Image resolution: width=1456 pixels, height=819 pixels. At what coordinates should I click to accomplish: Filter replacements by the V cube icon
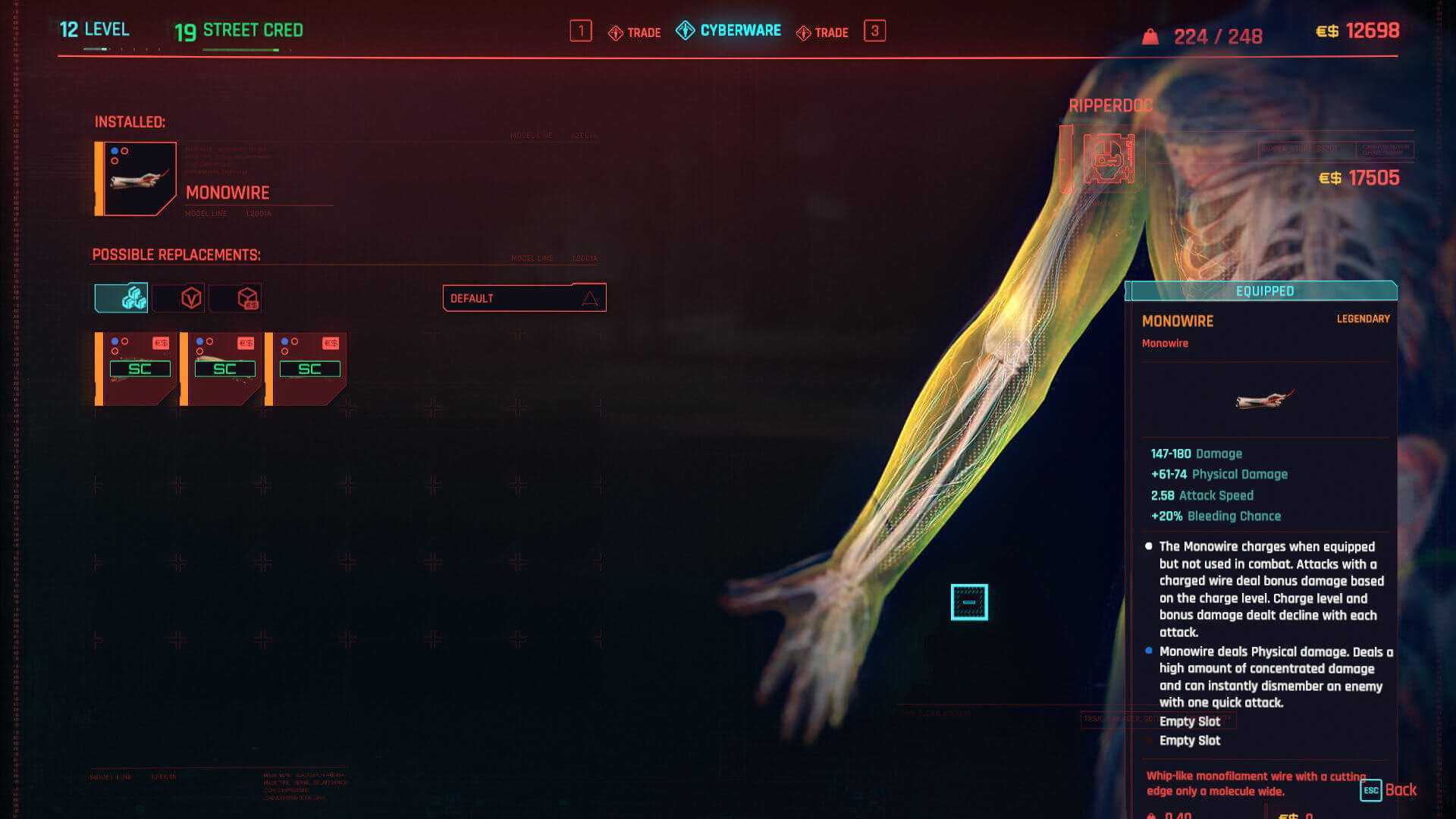click(x=179, y=298)
